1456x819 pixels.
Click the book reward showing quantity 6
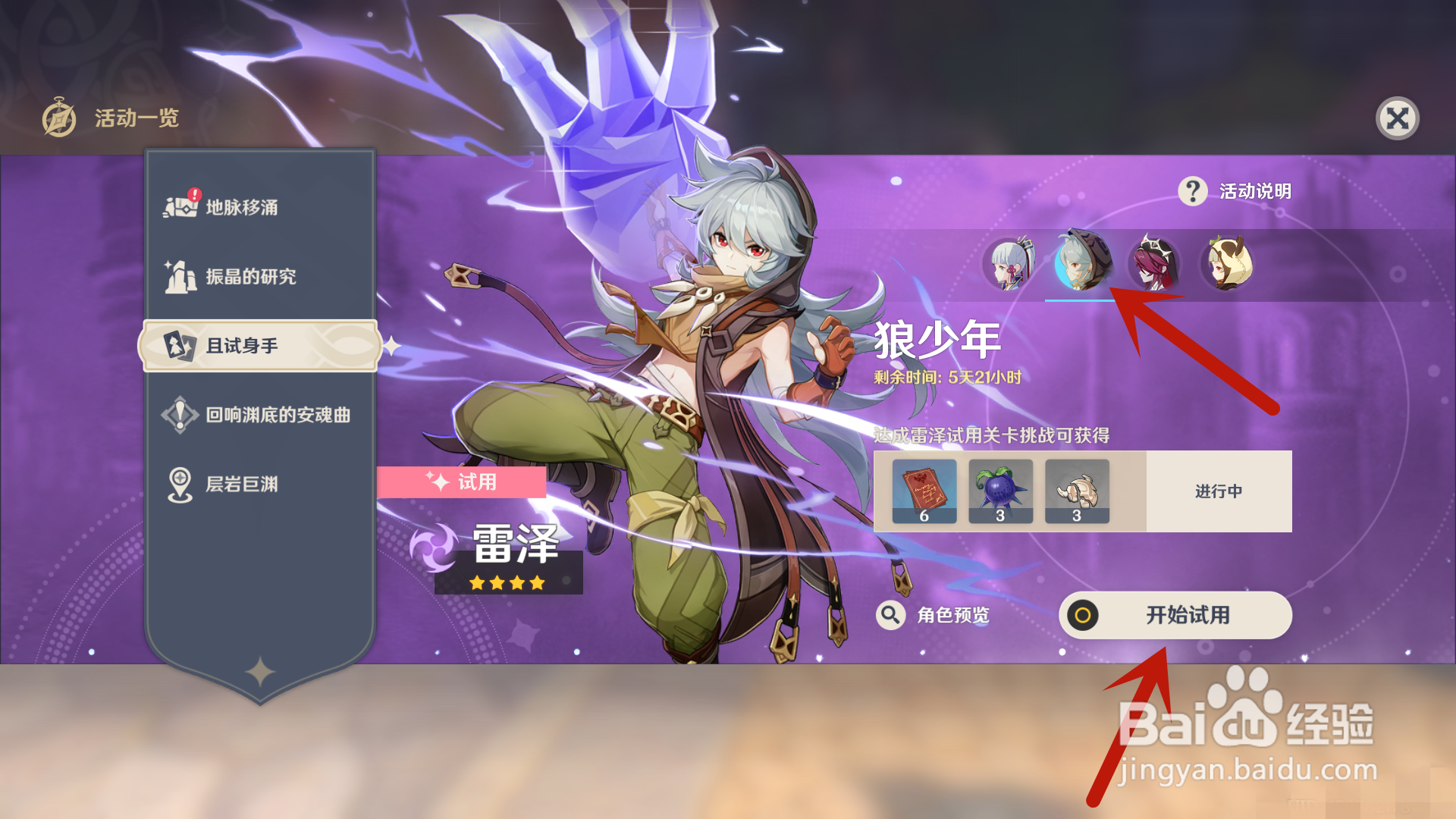pyautogui.click(x=924, y=489)
